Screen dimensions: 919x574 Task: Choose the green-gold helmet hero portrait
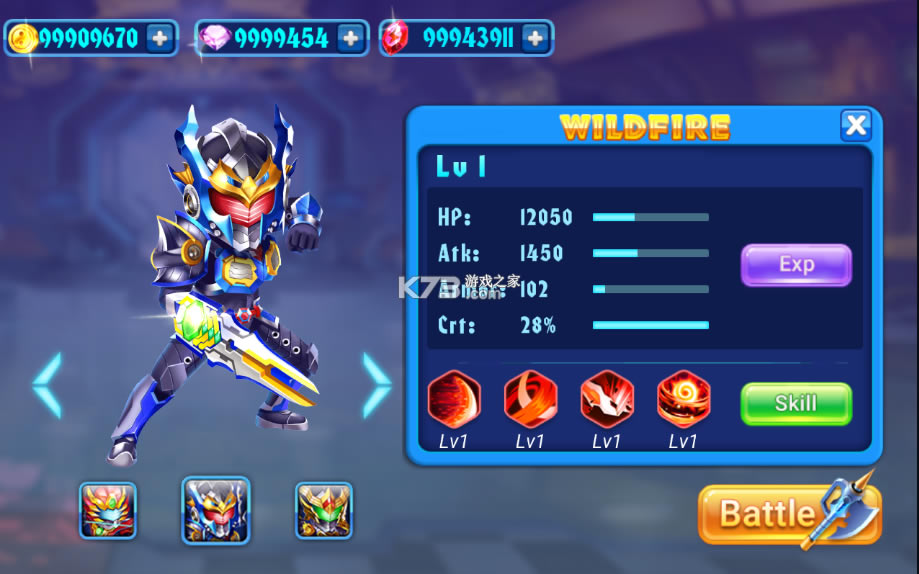tap(324, 510)
